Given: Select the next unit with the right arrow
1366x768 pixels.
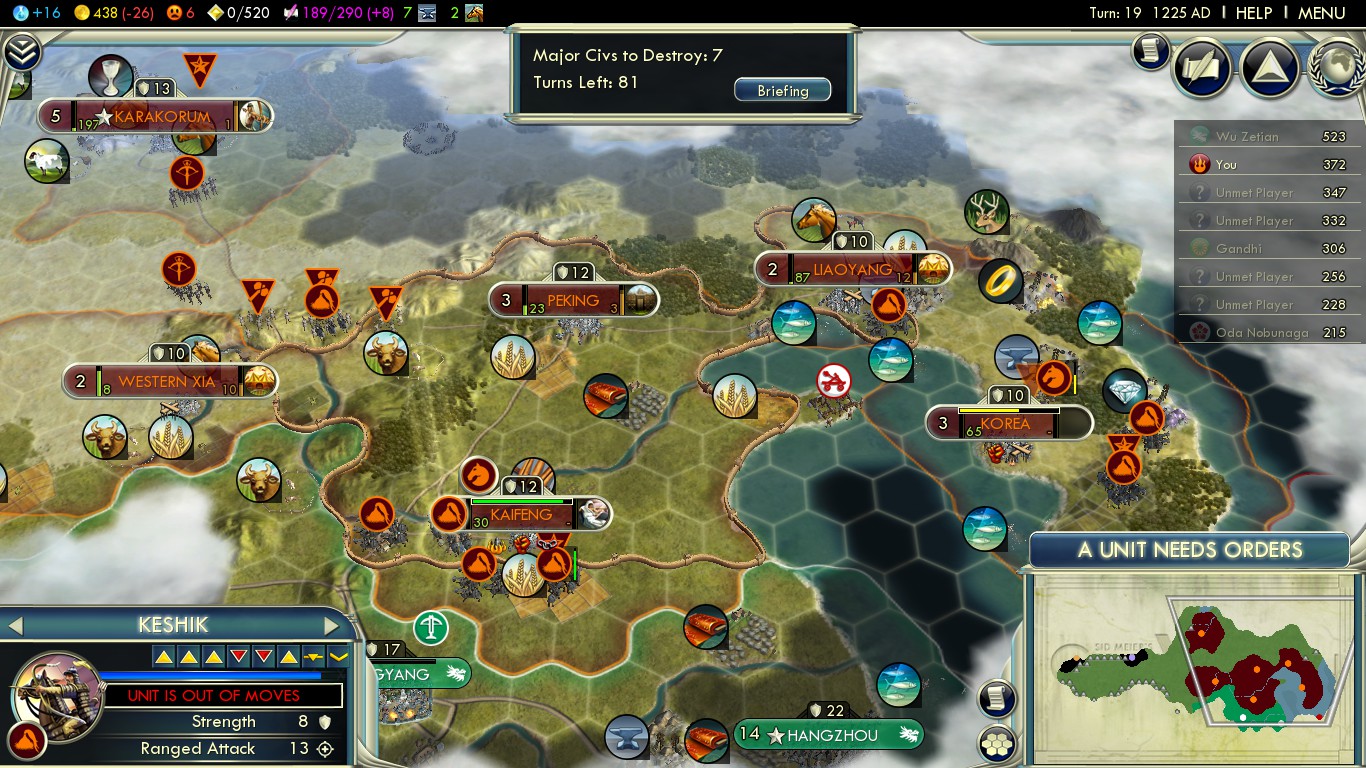Looking at the screenshot, I should pos(332,626).
